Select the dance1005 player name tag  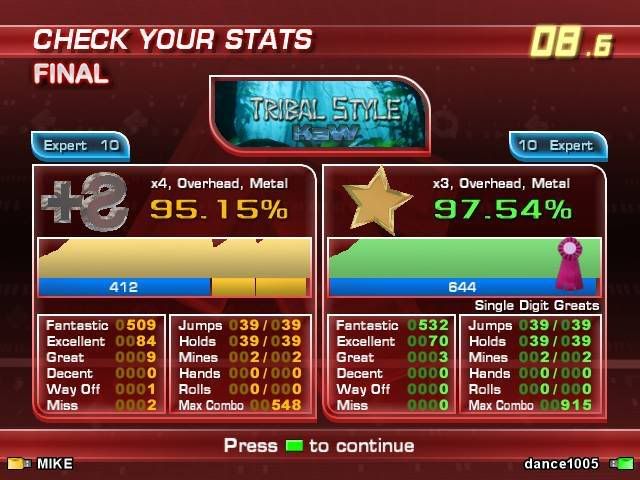tap(561, 464)
